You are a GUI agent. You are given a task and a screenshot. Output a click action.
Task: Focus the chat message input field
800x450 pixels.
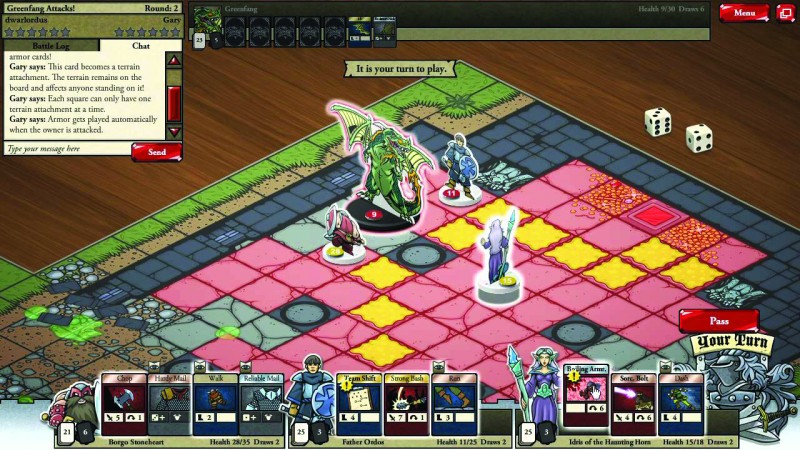pyautogui.click(x=66, y=149)
